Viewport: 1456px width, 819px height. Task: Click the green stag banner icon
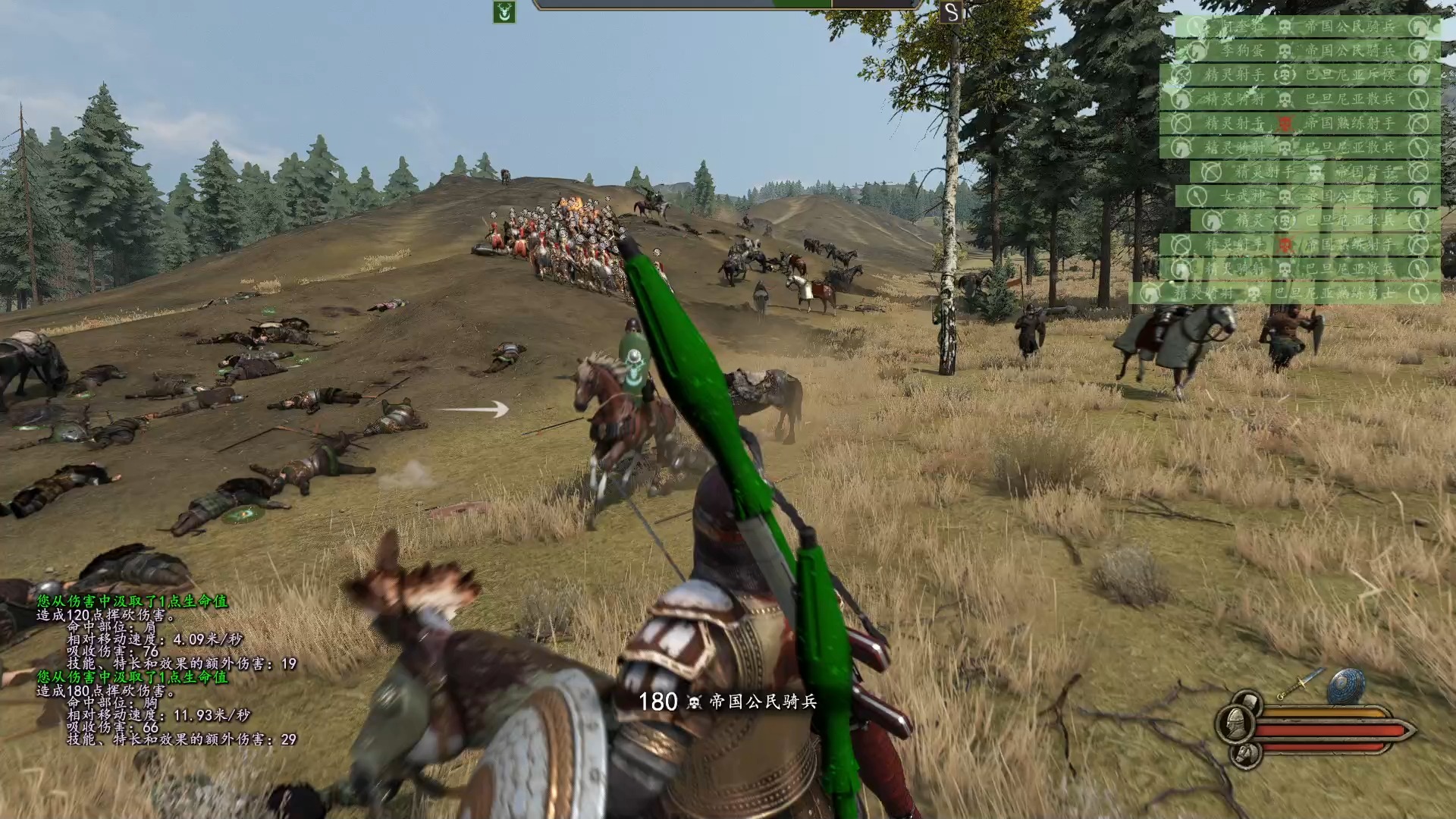504,12
